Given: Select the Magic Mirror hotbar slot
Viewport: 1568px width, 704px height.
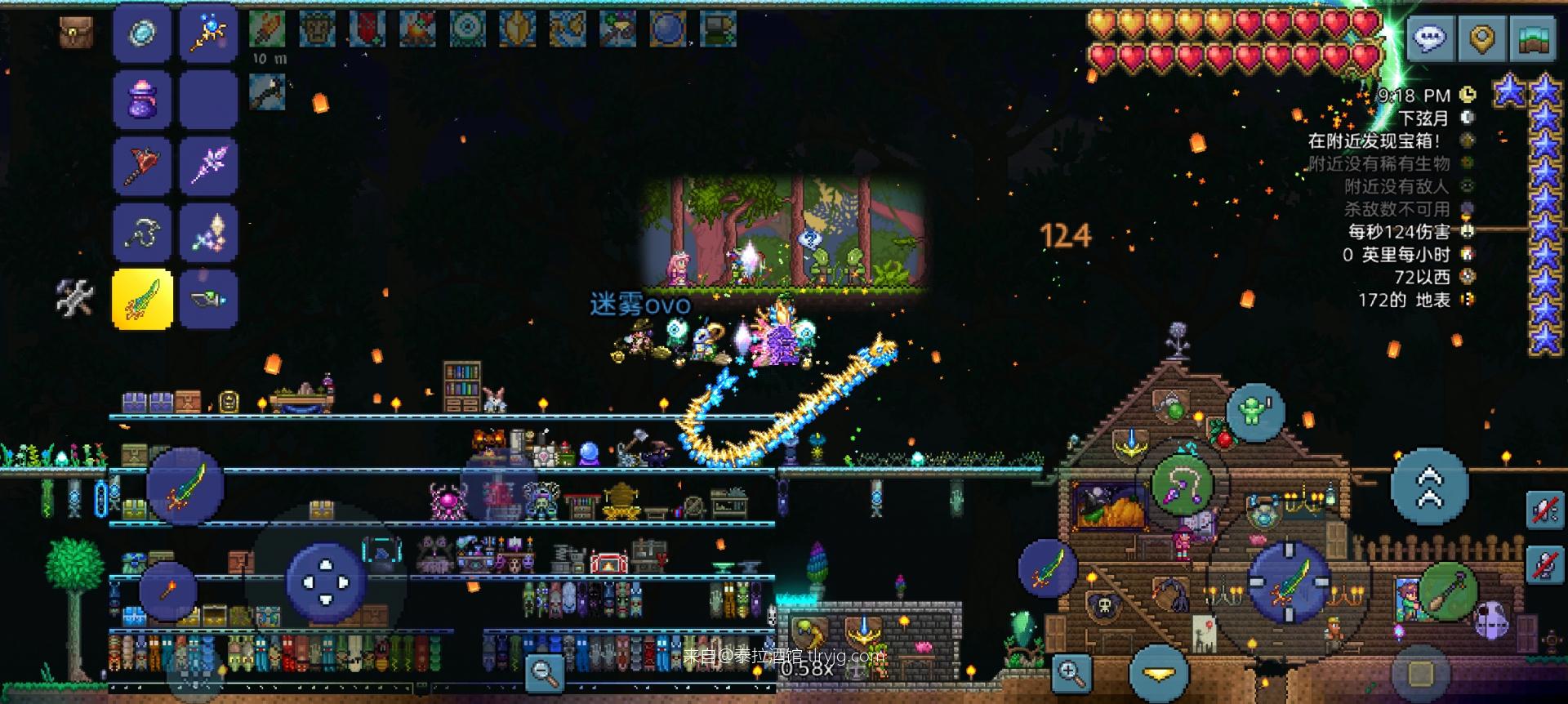Looking at the screenshot, I should [x=142, y=33].
